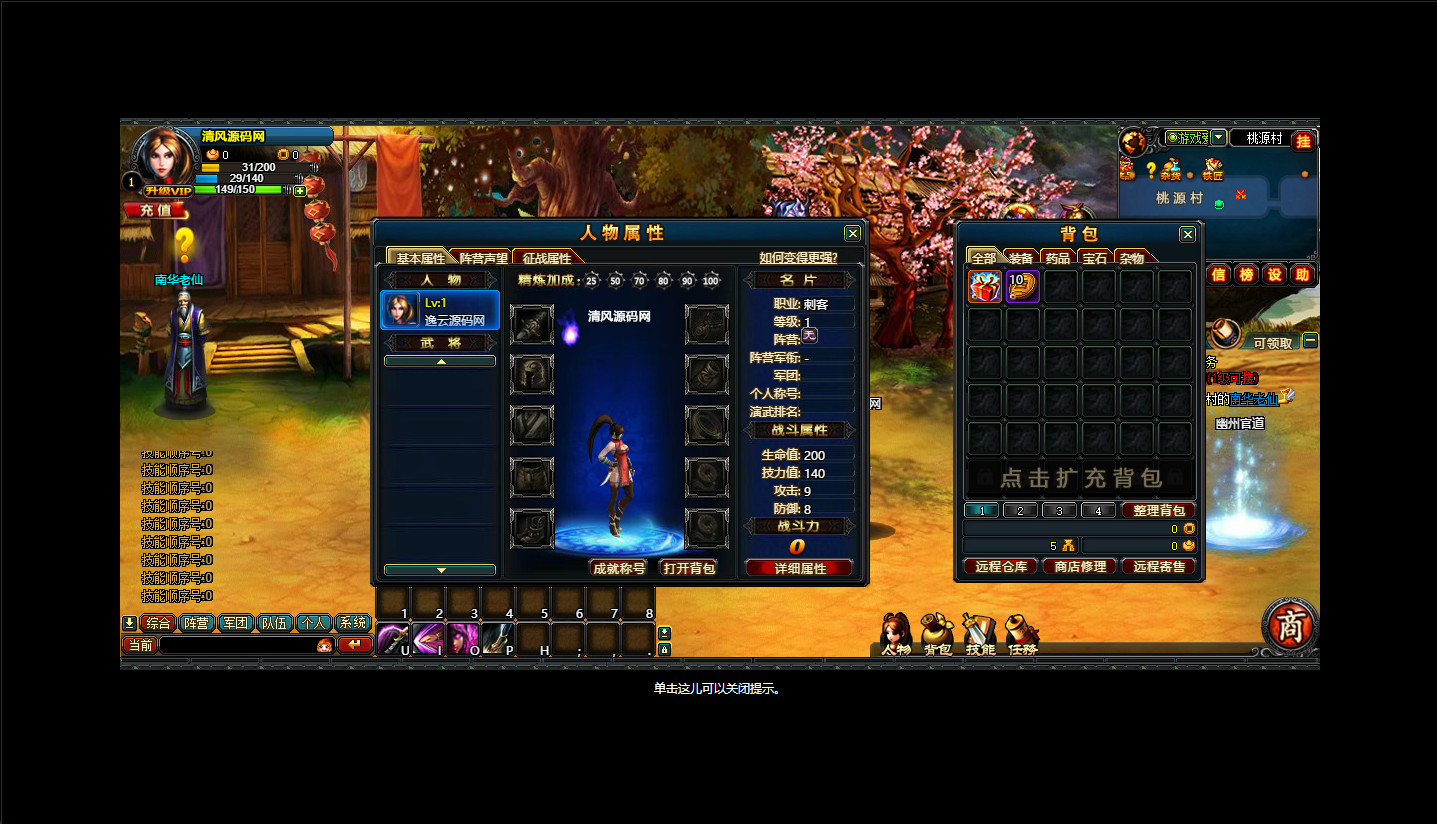
Task: Click the 如何变得更强? help link
Action: [797, 257]
